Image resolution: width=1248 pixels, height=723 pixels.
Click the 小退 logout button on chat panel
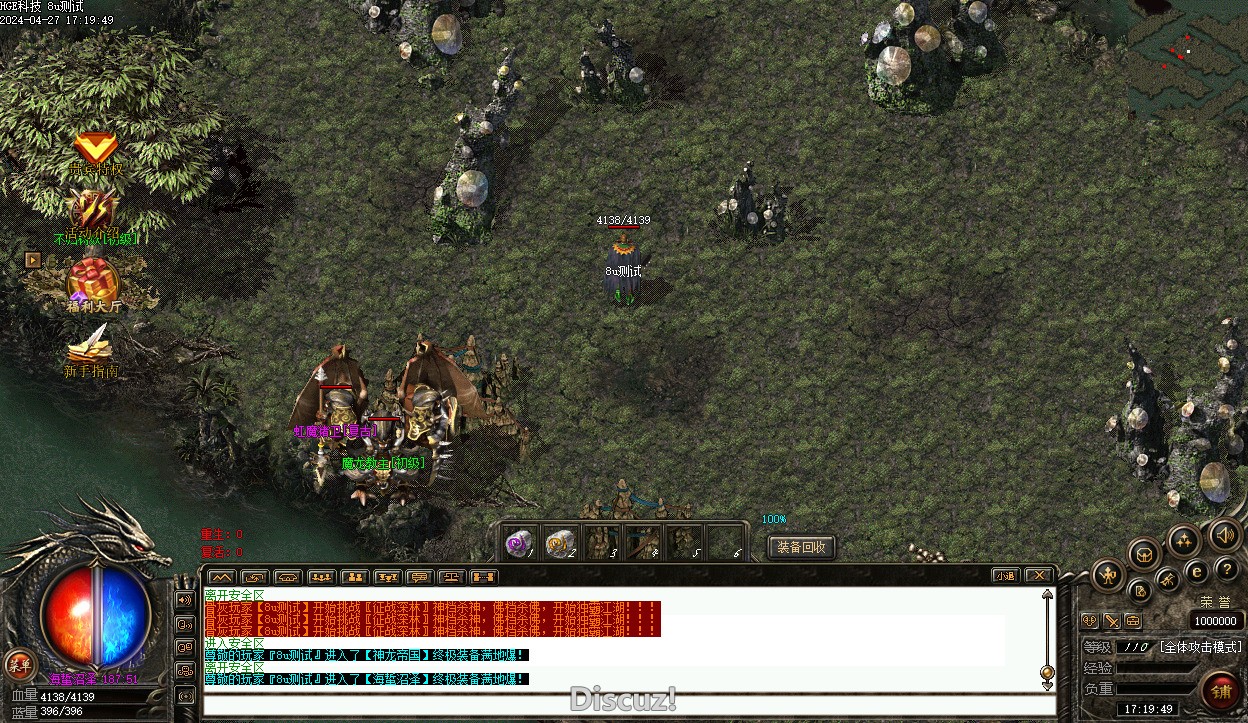point(1006,576)
